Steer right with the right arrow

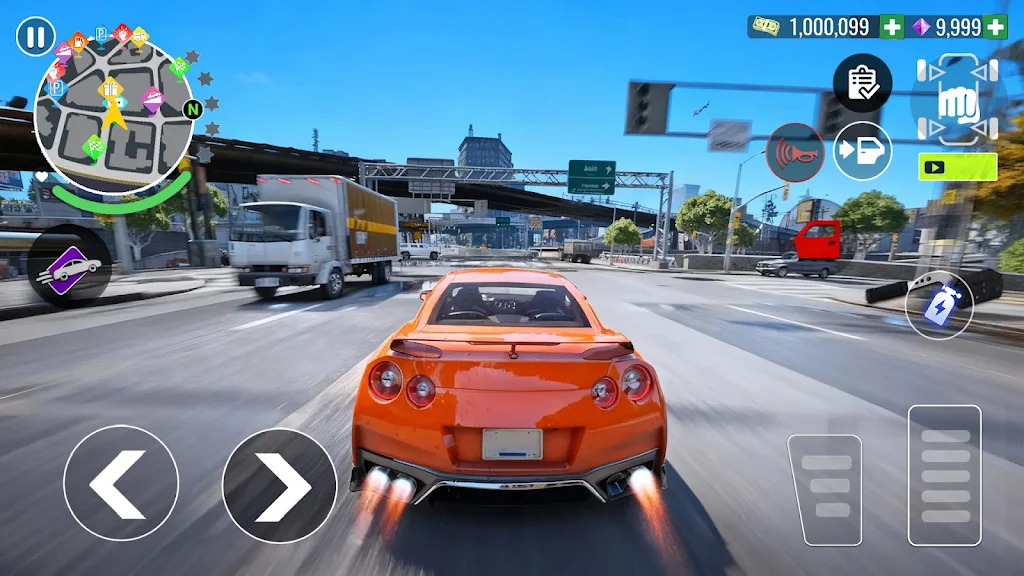coord(279,483)
